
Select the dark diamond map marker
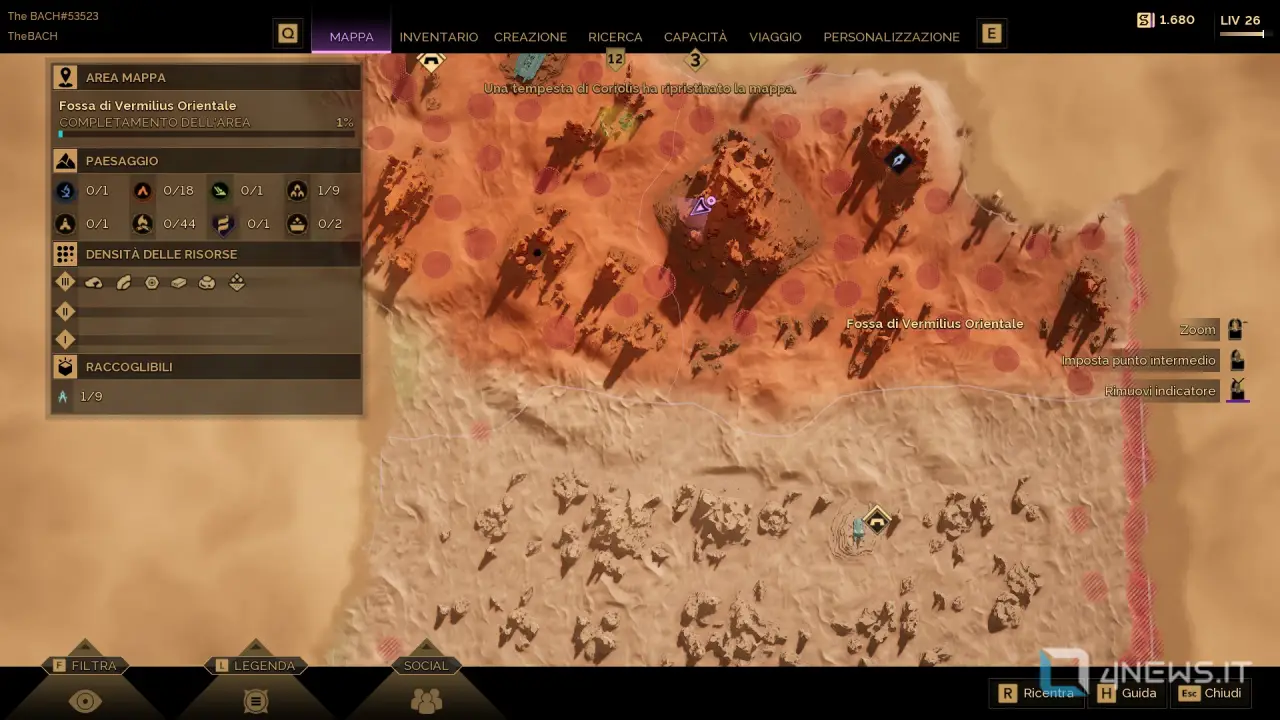pos(898,160)
